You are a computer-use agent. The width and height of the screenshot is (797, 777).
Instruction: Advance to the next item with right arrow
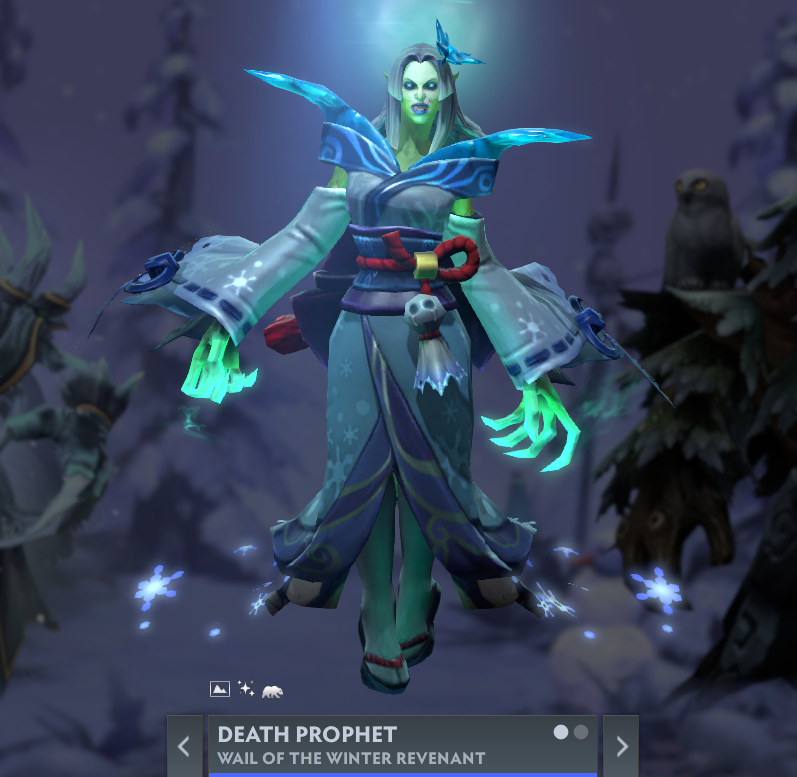click(x=621, y=745)
